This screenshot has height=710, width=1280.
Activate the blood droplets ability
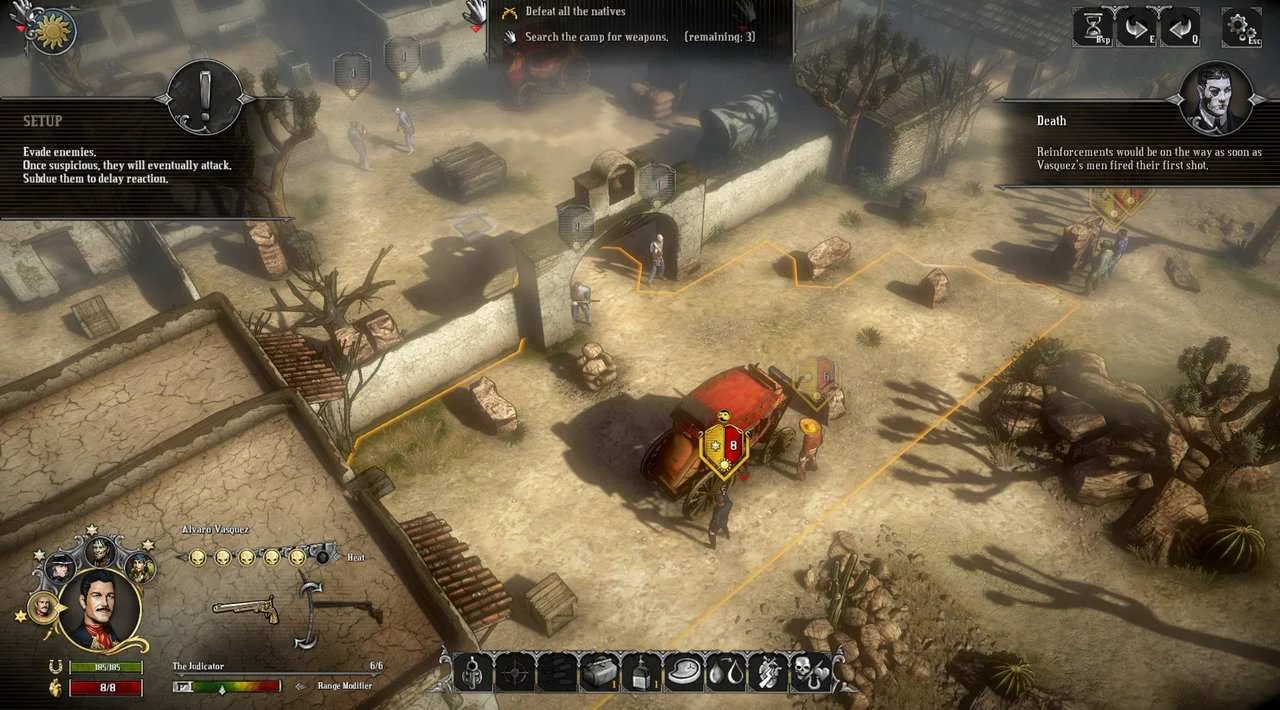[x=726, y=671]
